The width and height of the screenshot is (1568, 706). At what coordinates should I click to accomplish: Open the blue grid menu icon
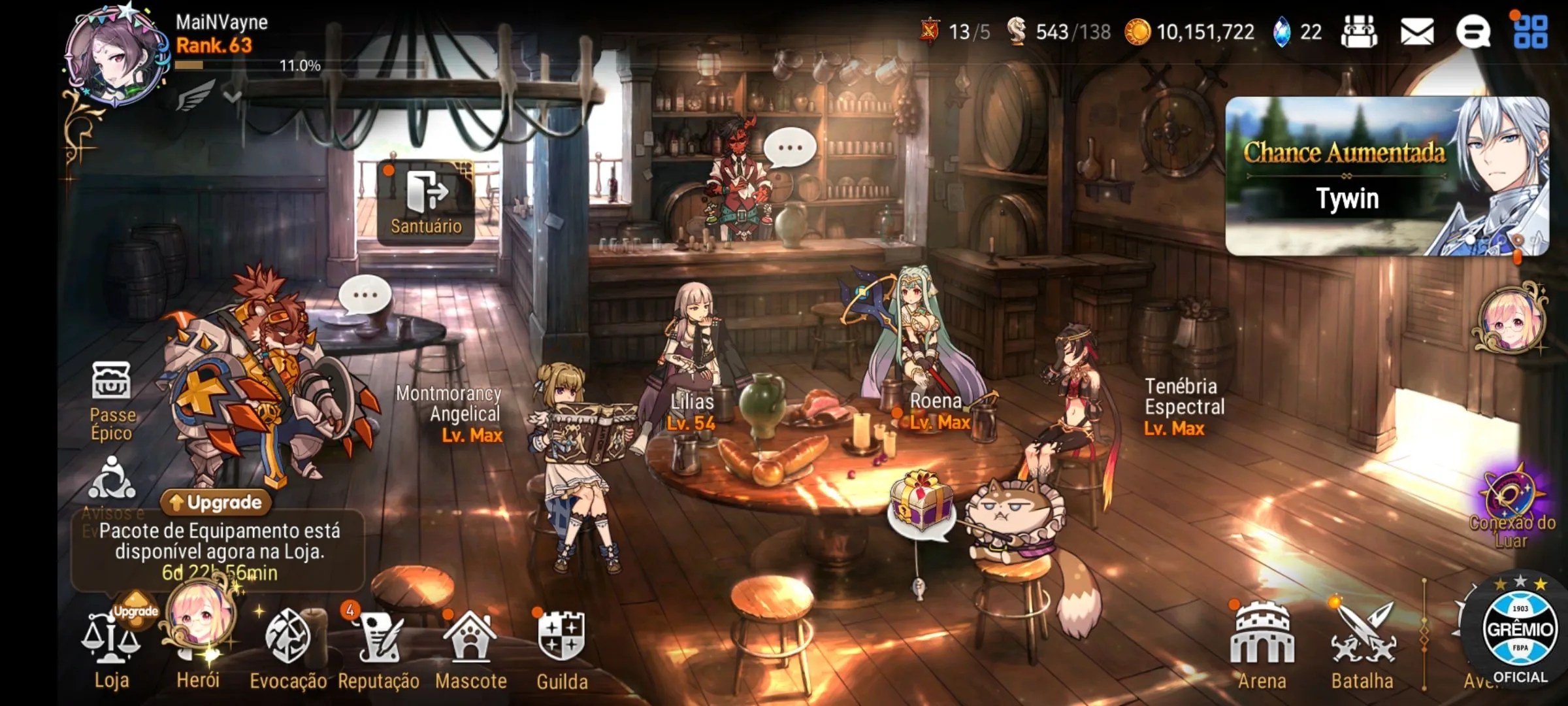[1530, 31]
